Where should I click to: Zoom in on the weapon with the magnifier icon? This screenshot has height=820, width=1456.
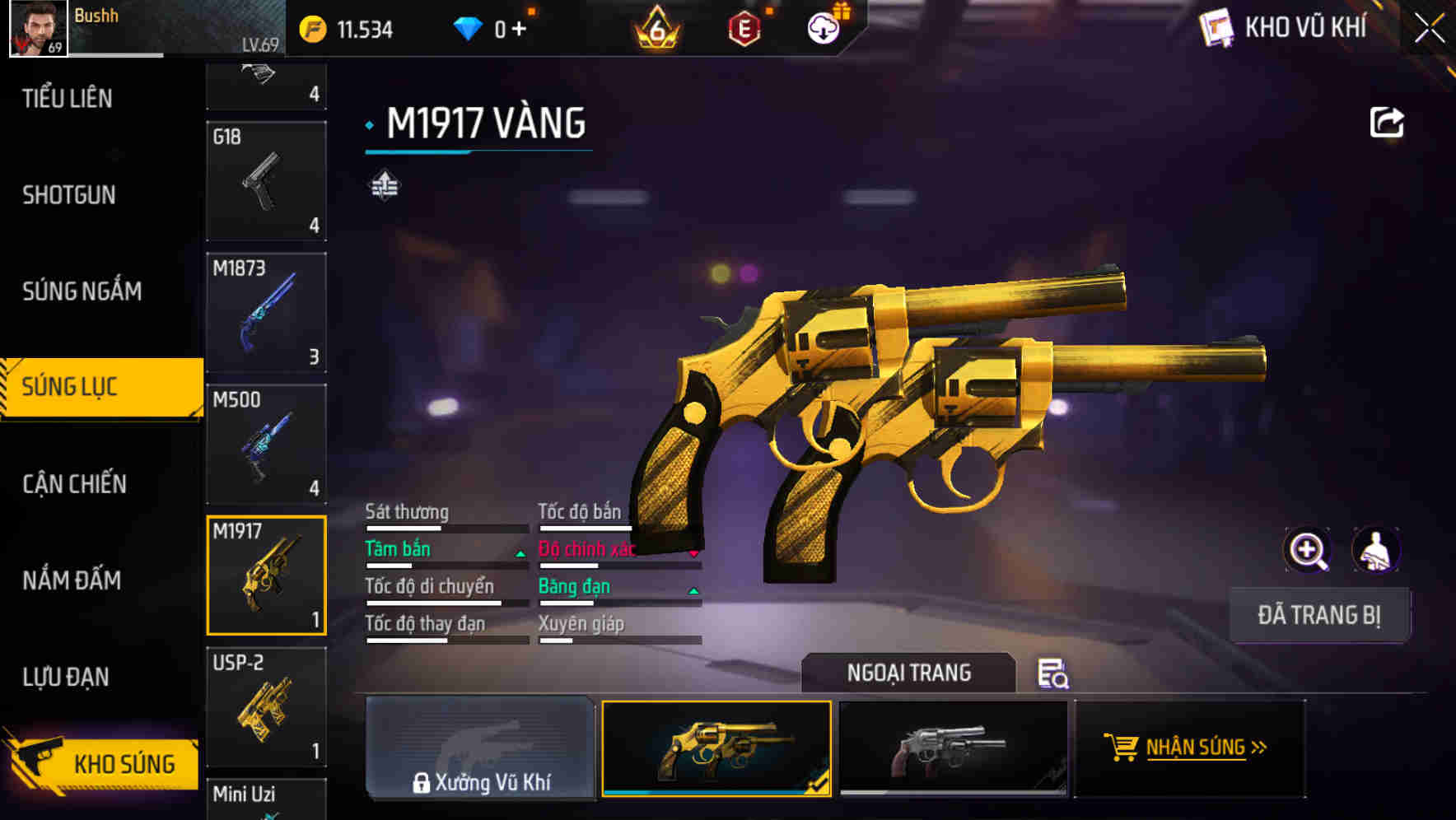coord(1307,550)
